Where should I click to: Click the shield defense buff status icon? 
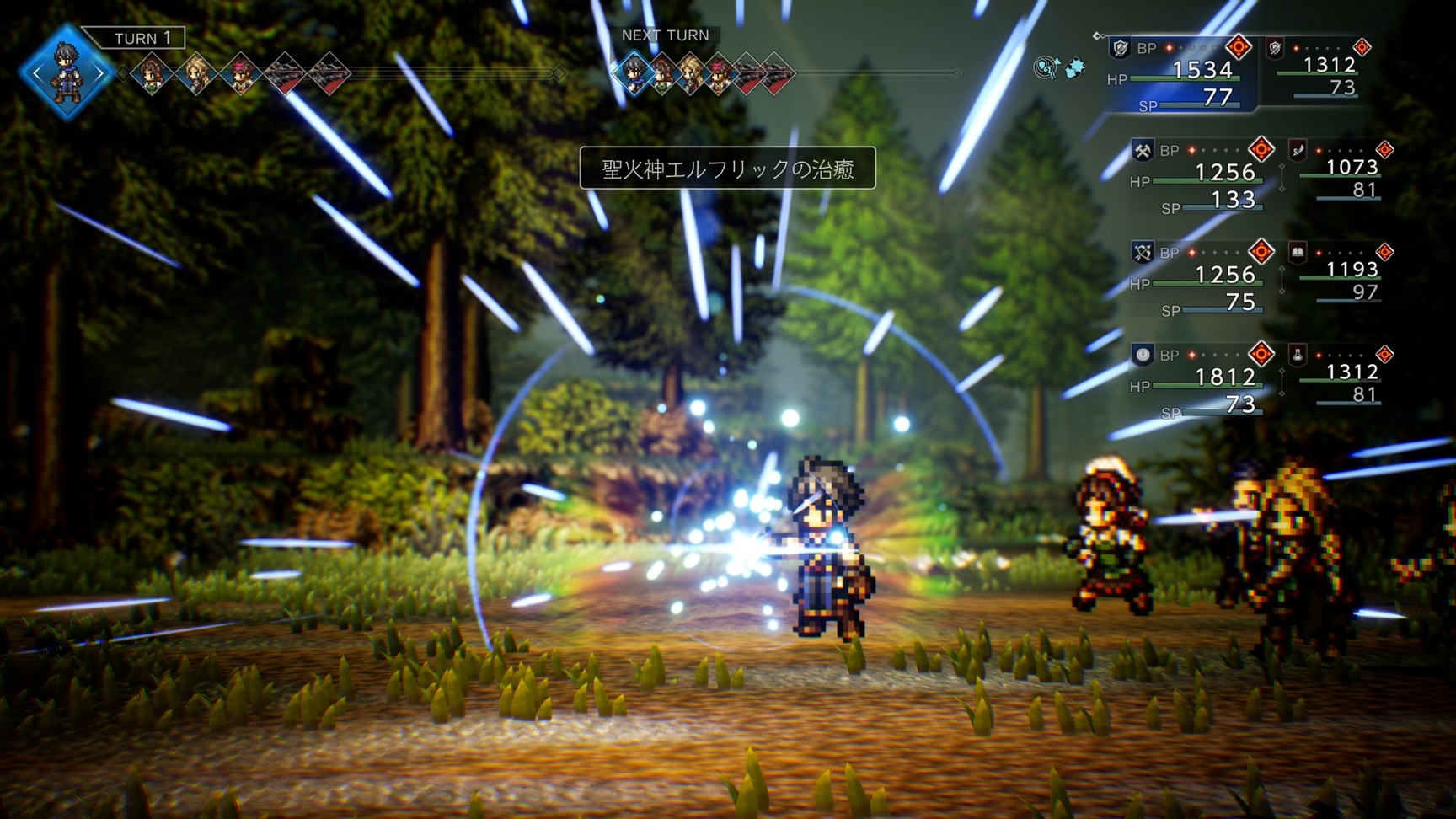click(1046, 67)
